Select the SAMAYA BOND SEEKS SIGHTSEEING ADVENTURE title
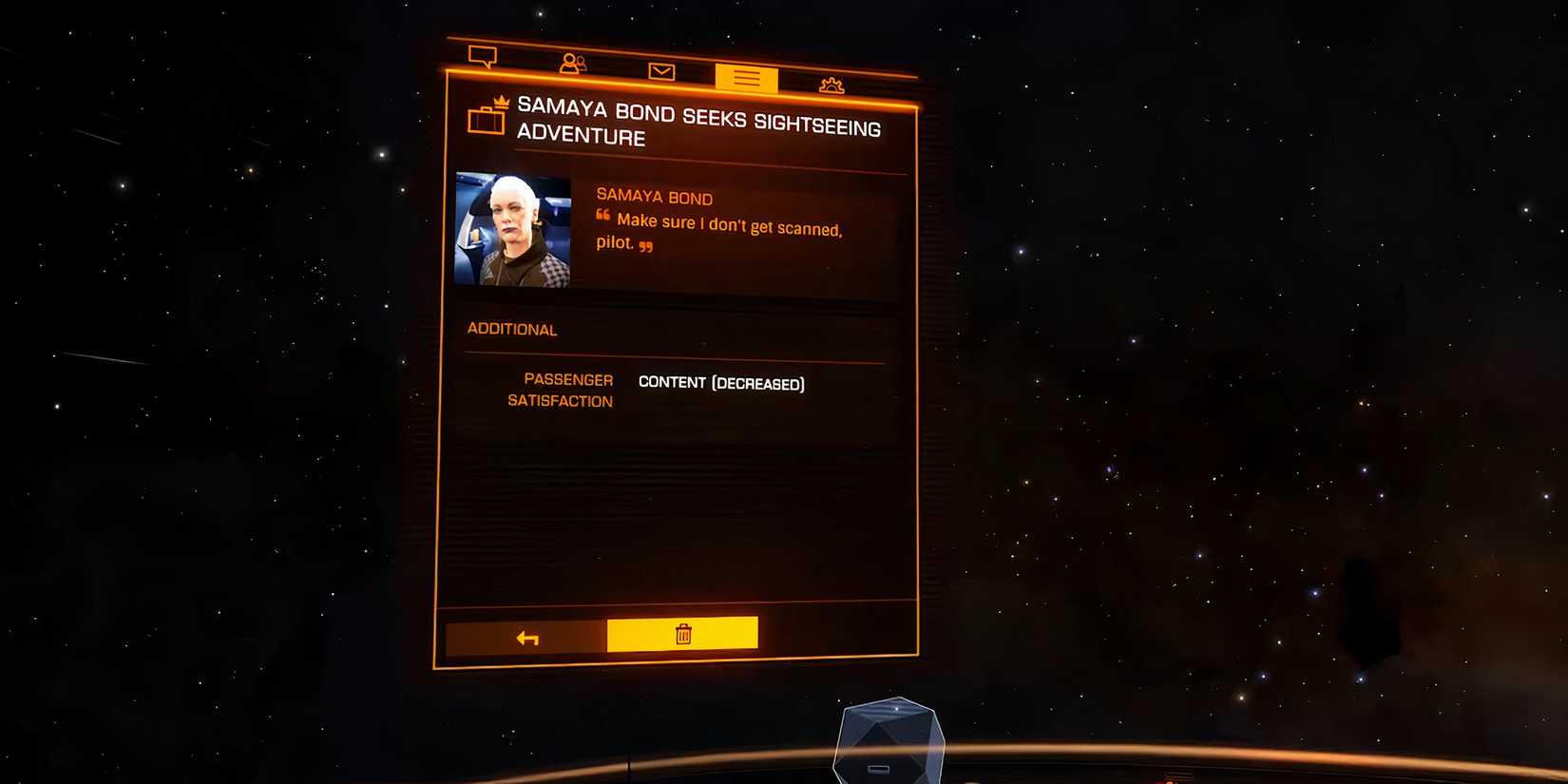This screenshot has width=1568, height=784. point(697,124)
